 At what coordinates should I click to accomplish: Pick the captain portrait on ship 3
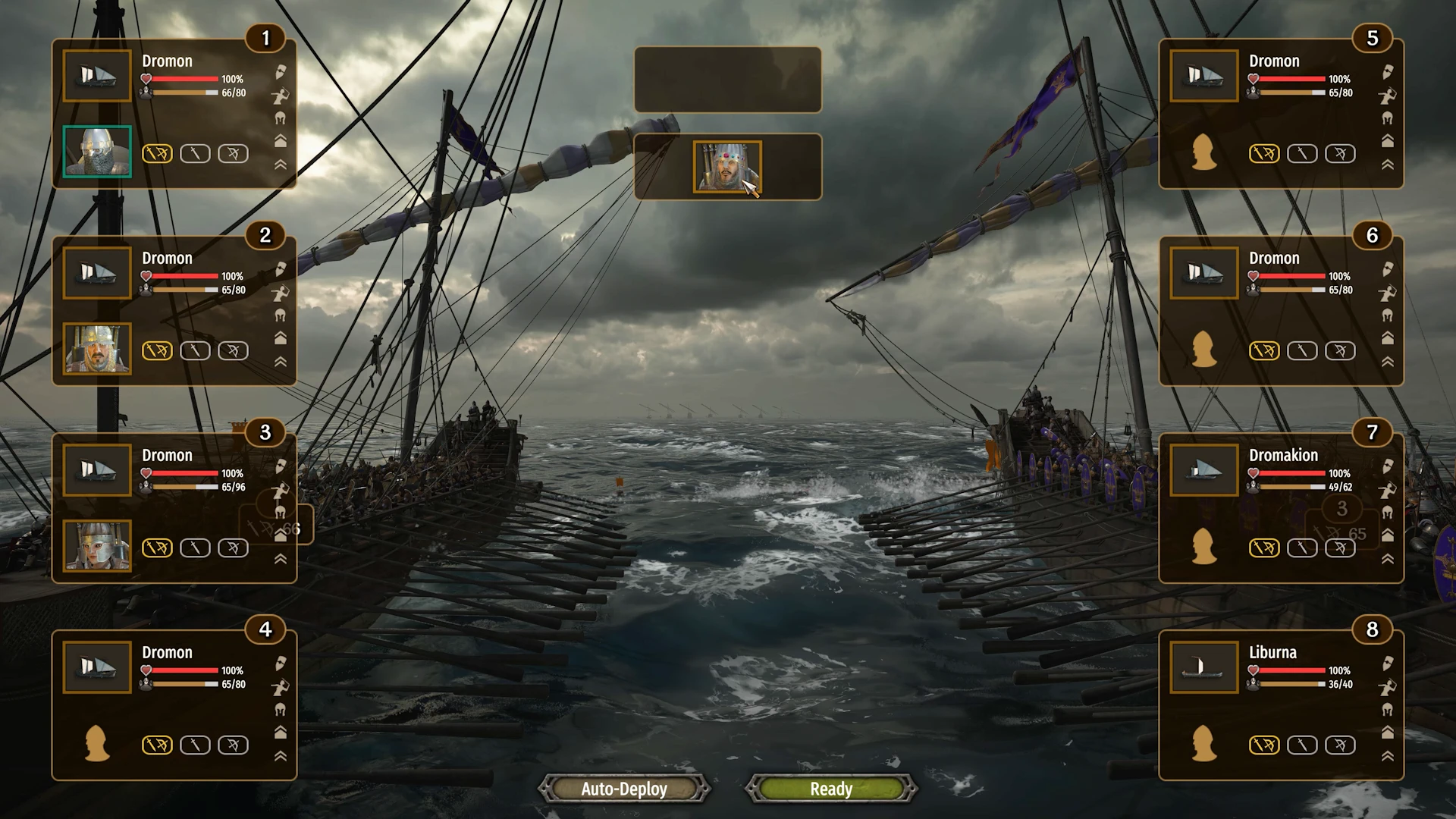pyautogui.click(x=97, y=546)
